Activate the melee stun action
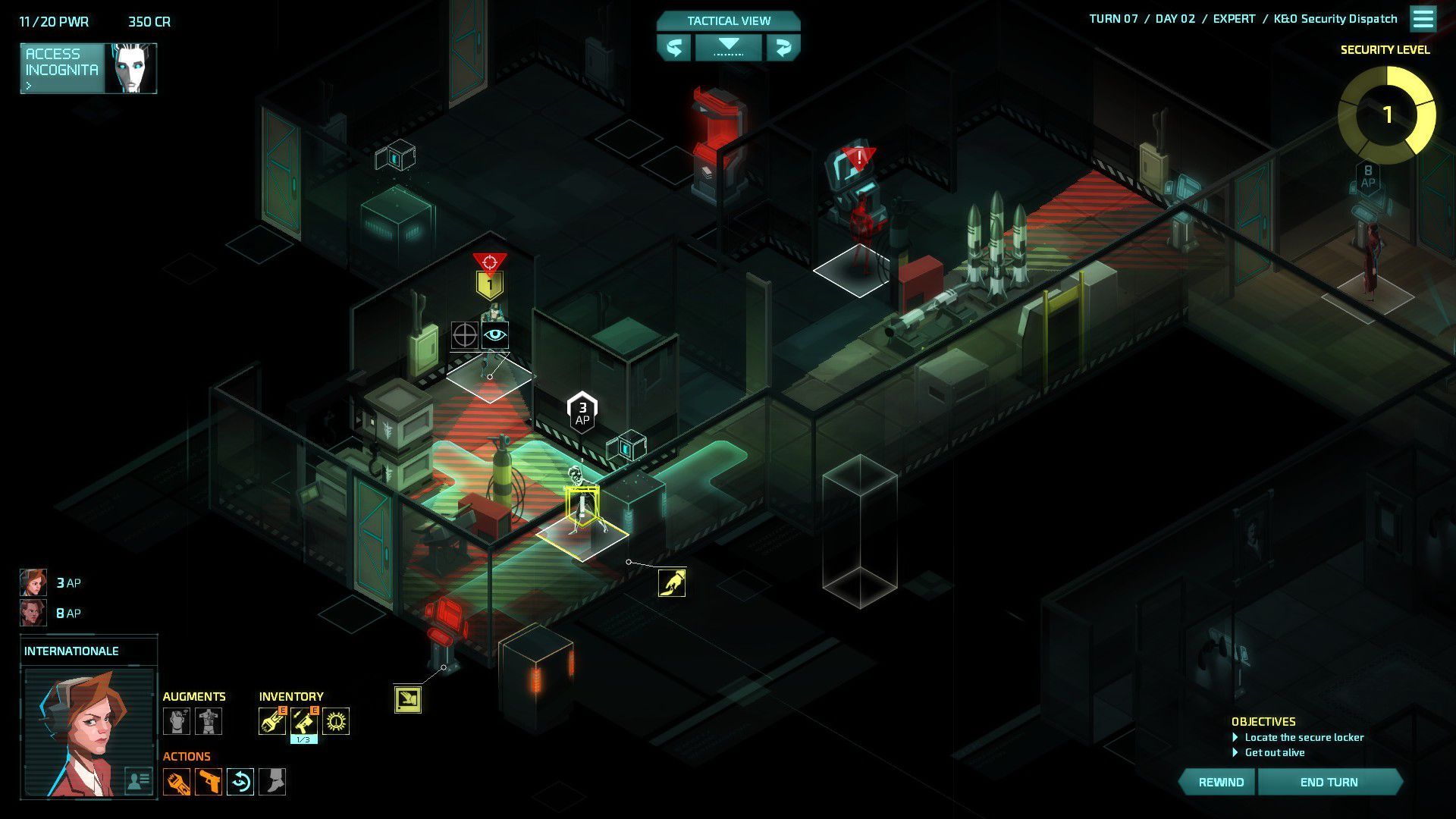This screenshot has height=819, width=1456. tap(176, 782)
